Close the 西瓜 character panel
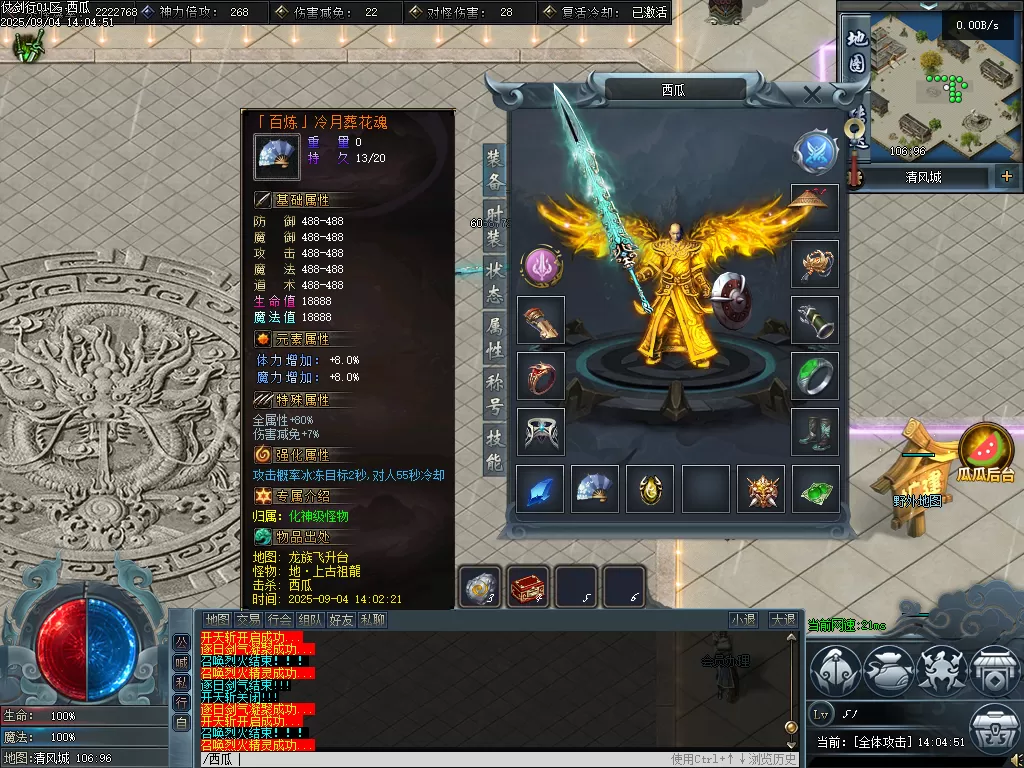Image resolution: width=1024 pixels, height=768 pixels. point(812,95)
